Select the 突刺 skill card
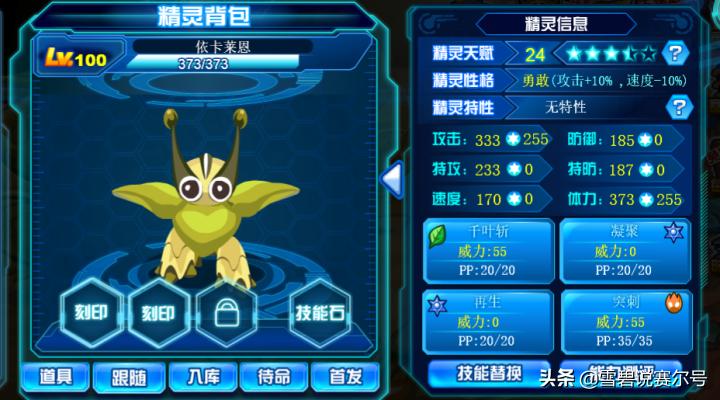This screenshot has width=720, height=400. tap(624, 320)
